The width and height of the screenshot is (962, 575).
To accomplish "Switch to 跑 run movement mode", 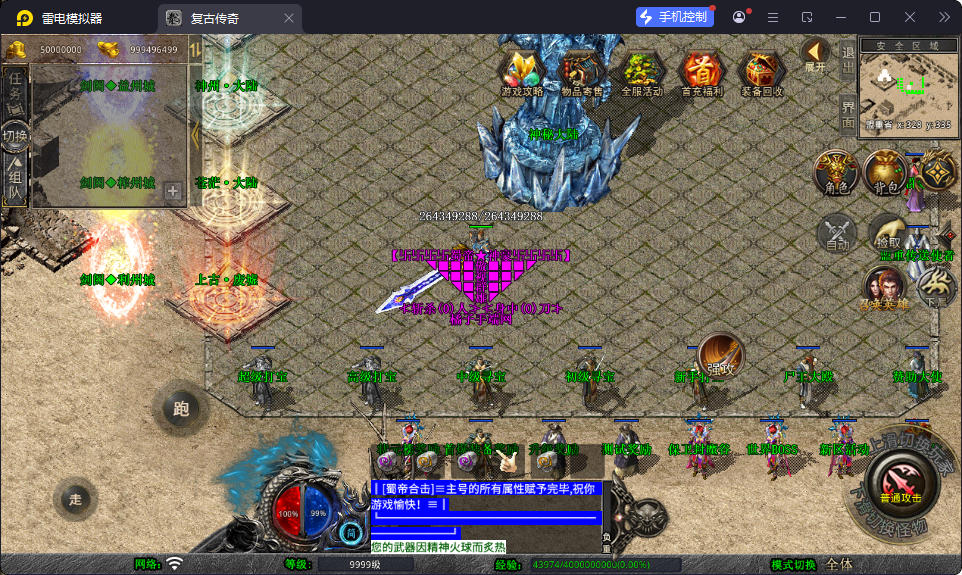I will pyautogui.click(x=181, y=408).
